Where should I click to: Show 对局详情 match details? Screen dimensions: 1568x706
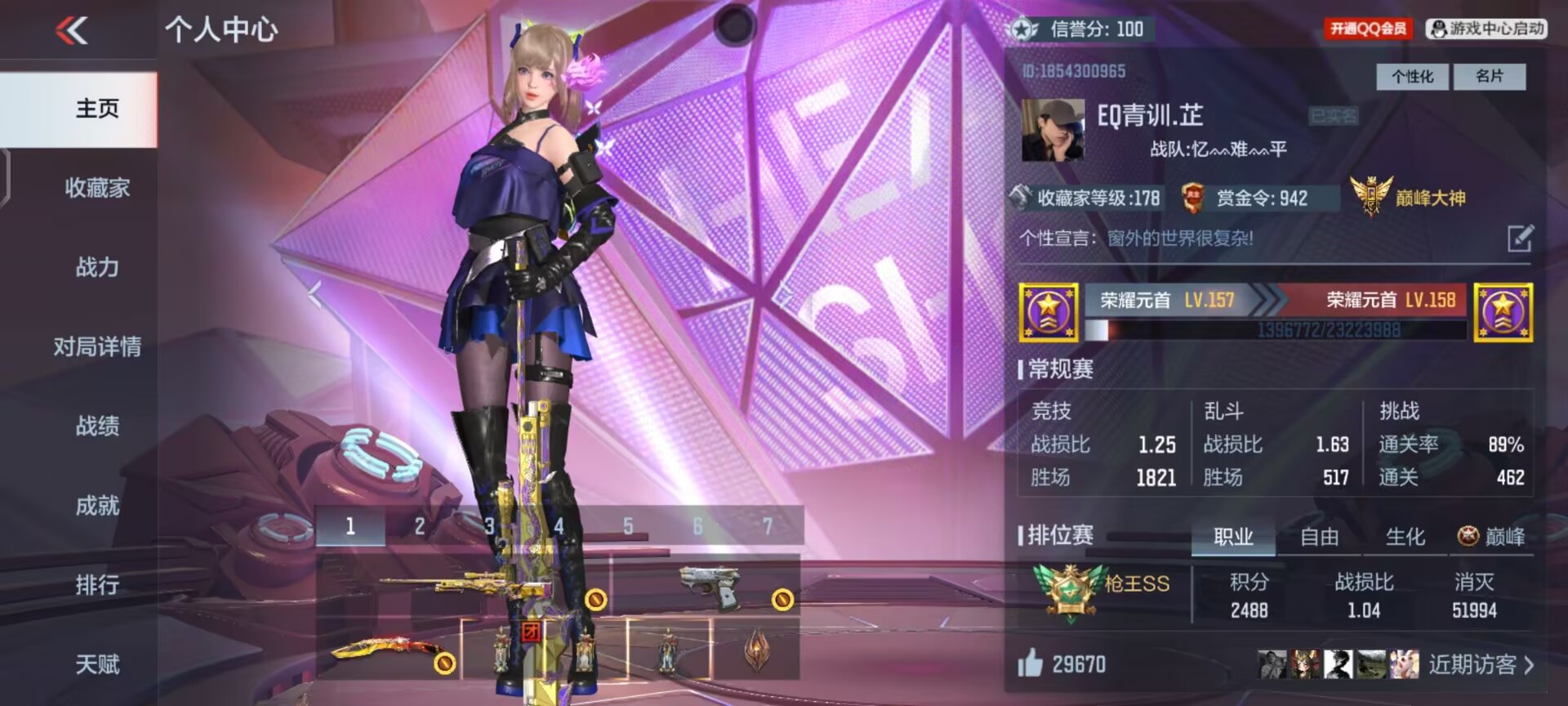coord(97,346)
